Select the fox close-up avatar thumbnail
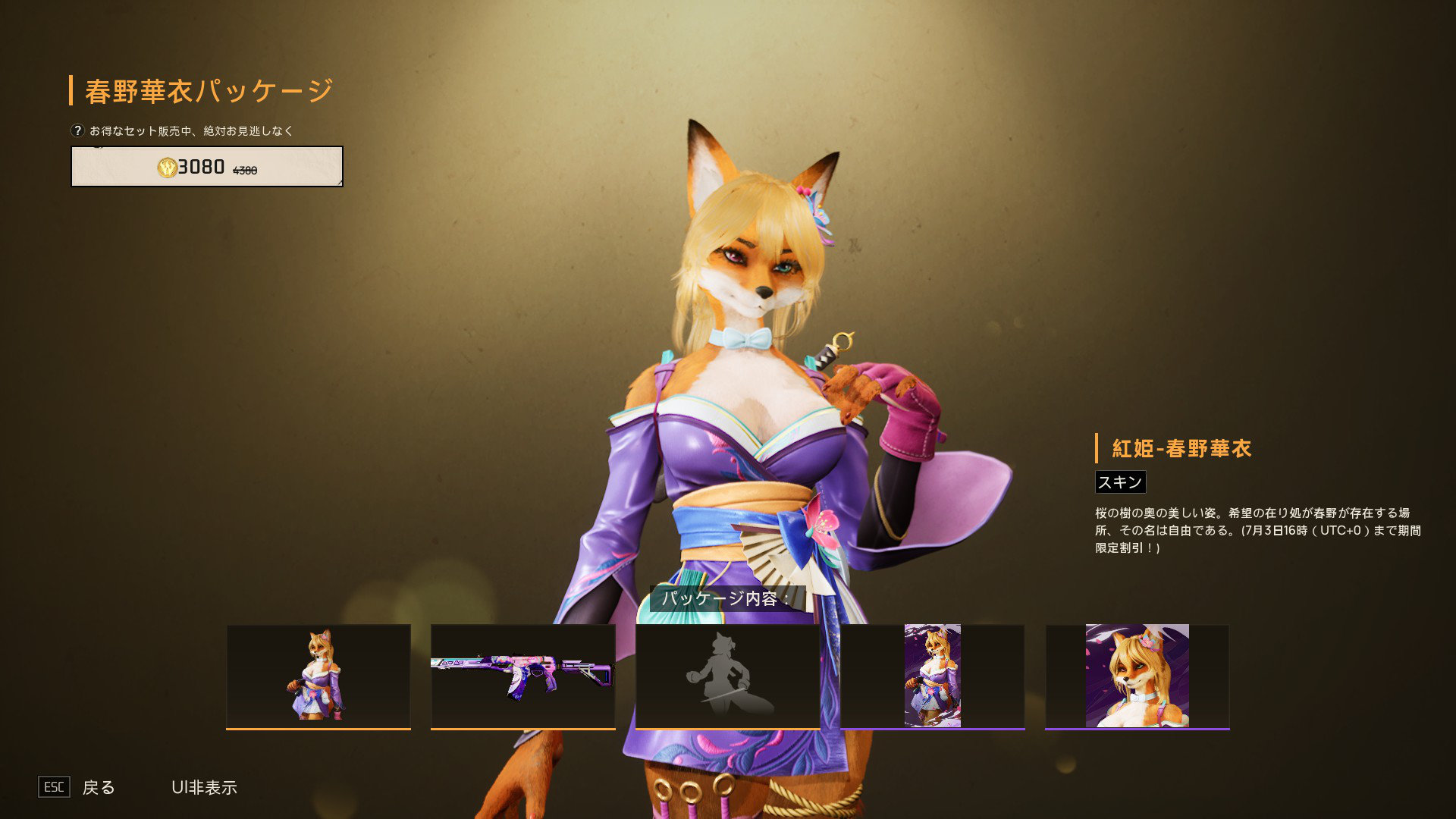1456x819 pixels. 1137,676
